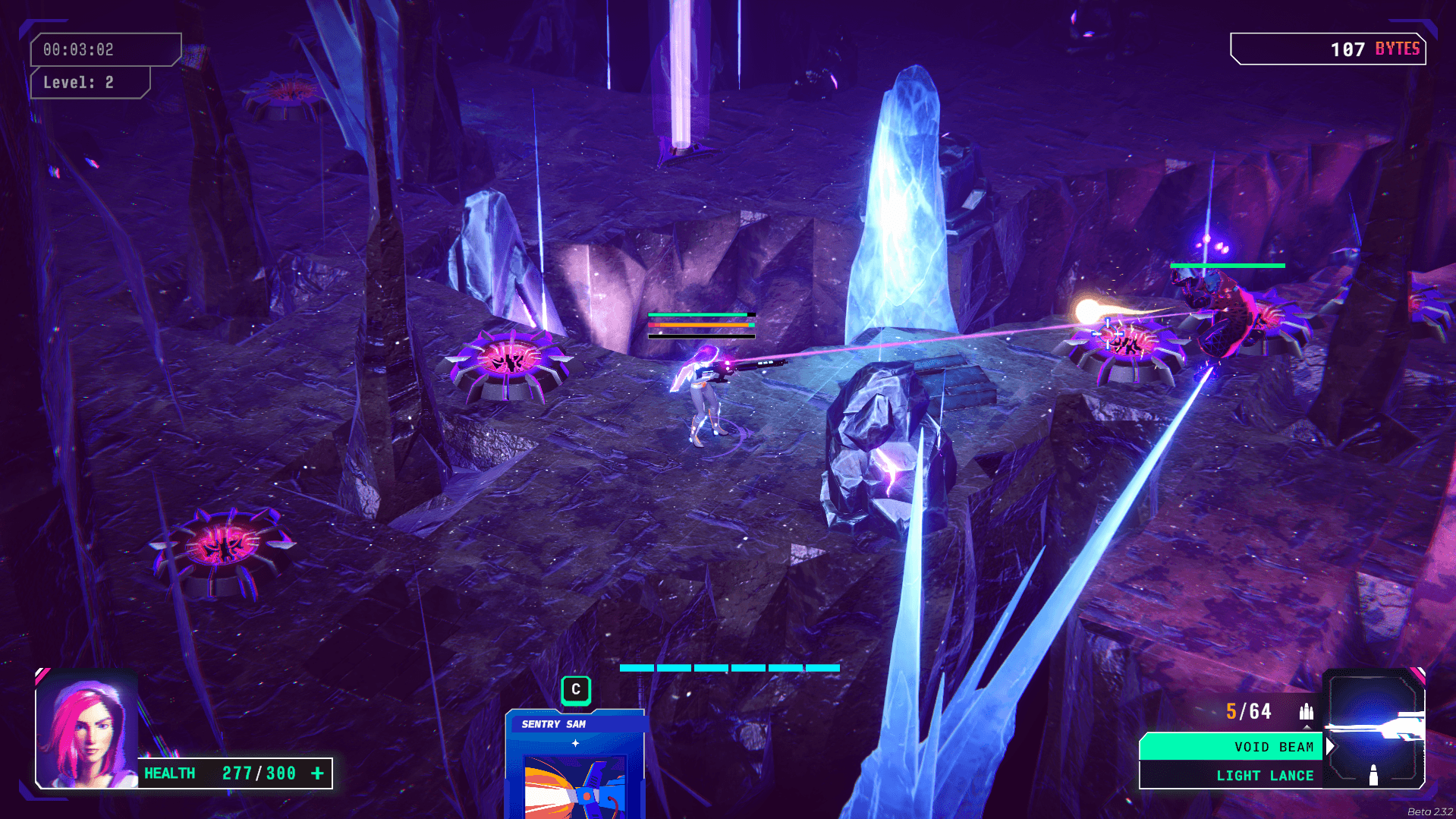The image size is (1456, 819).
Task: Switch to the Light Lance weapon
Action: [x=1231, y=776]
